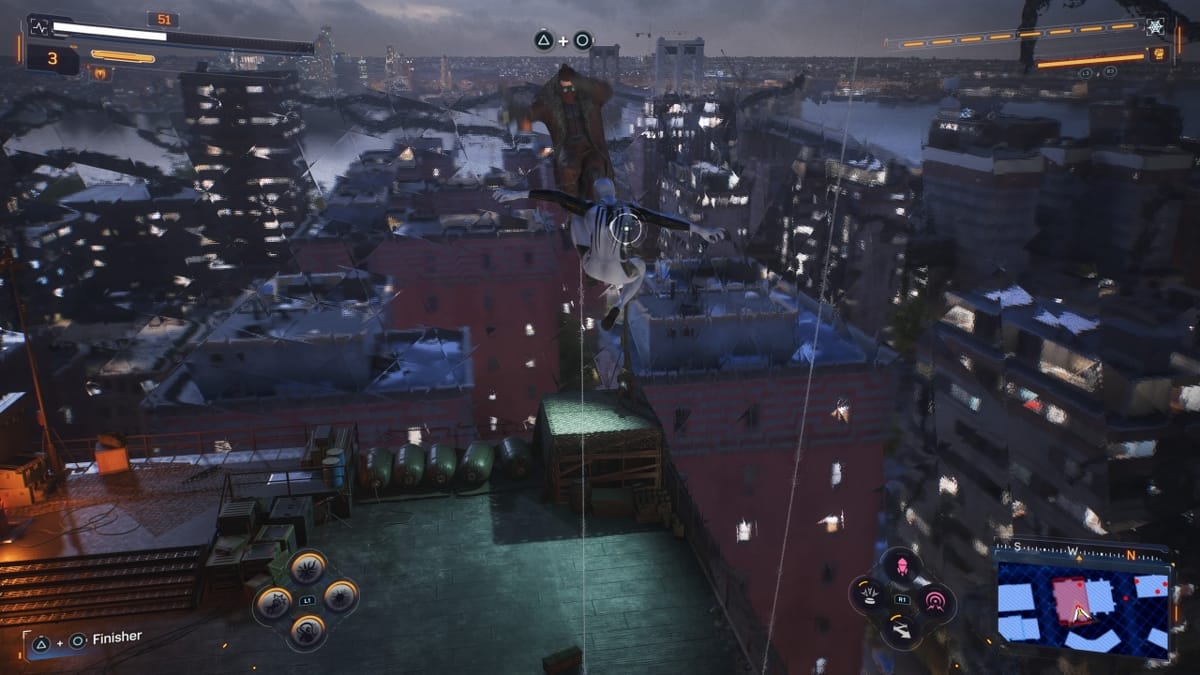Activate the top spiky burst ability

tap(306, 567)
